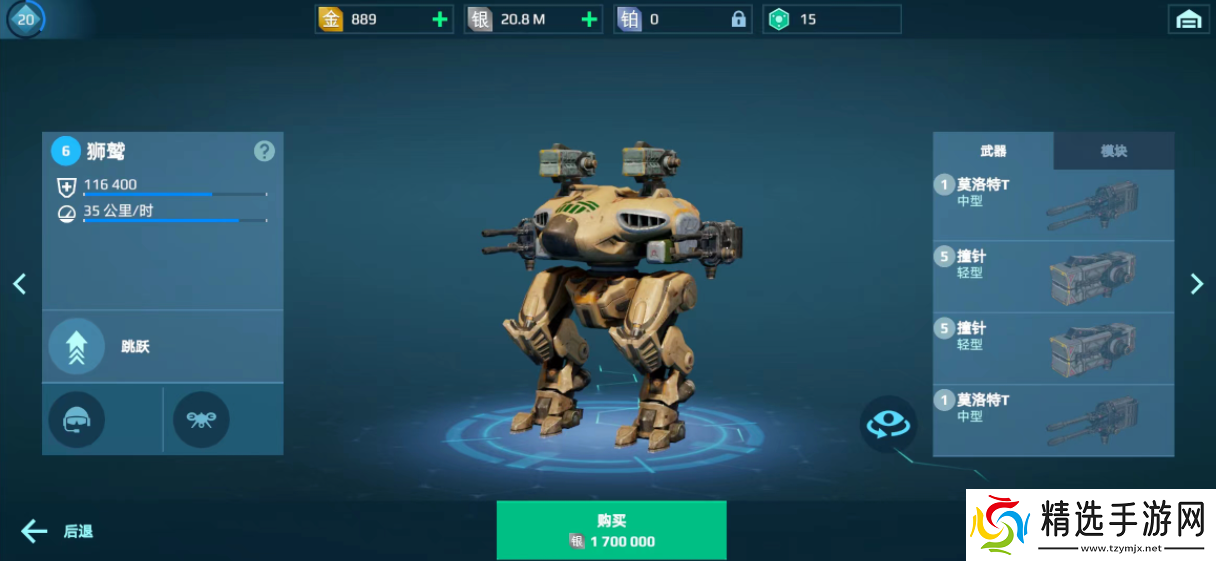Open the drone slot
This screenshot has height=561, width=1216.
coord(201,419)
